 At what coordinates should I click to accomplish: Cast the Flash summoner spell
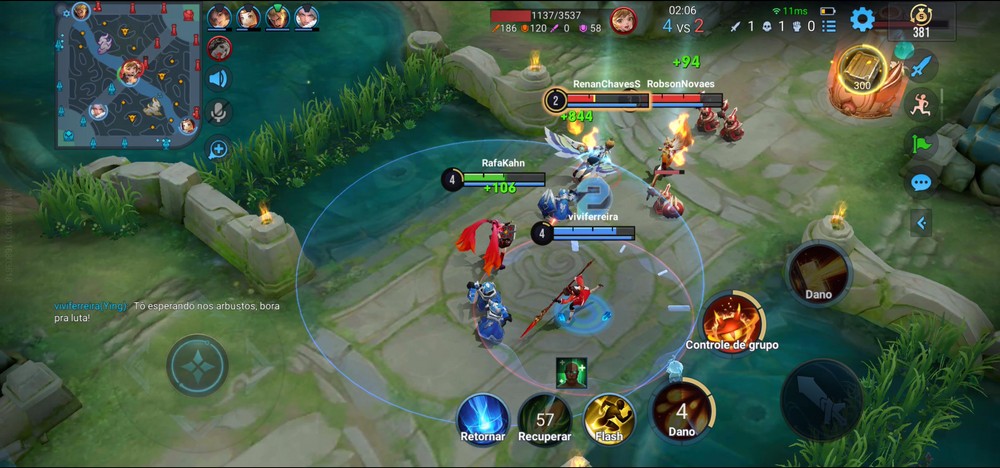pyautogui.click(x=608, y=416)
